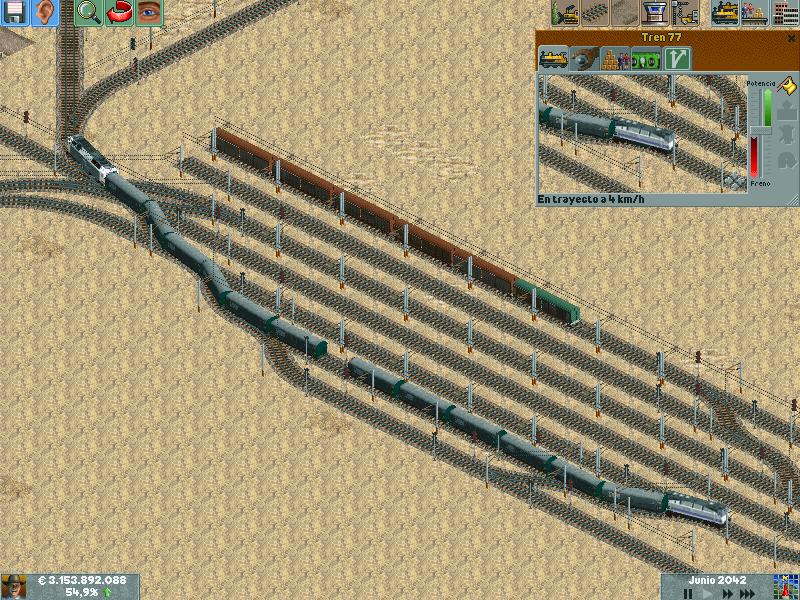This screenshot has height=600, width=800.
Task: Open the eye view options menu
Action: point(150,13)
